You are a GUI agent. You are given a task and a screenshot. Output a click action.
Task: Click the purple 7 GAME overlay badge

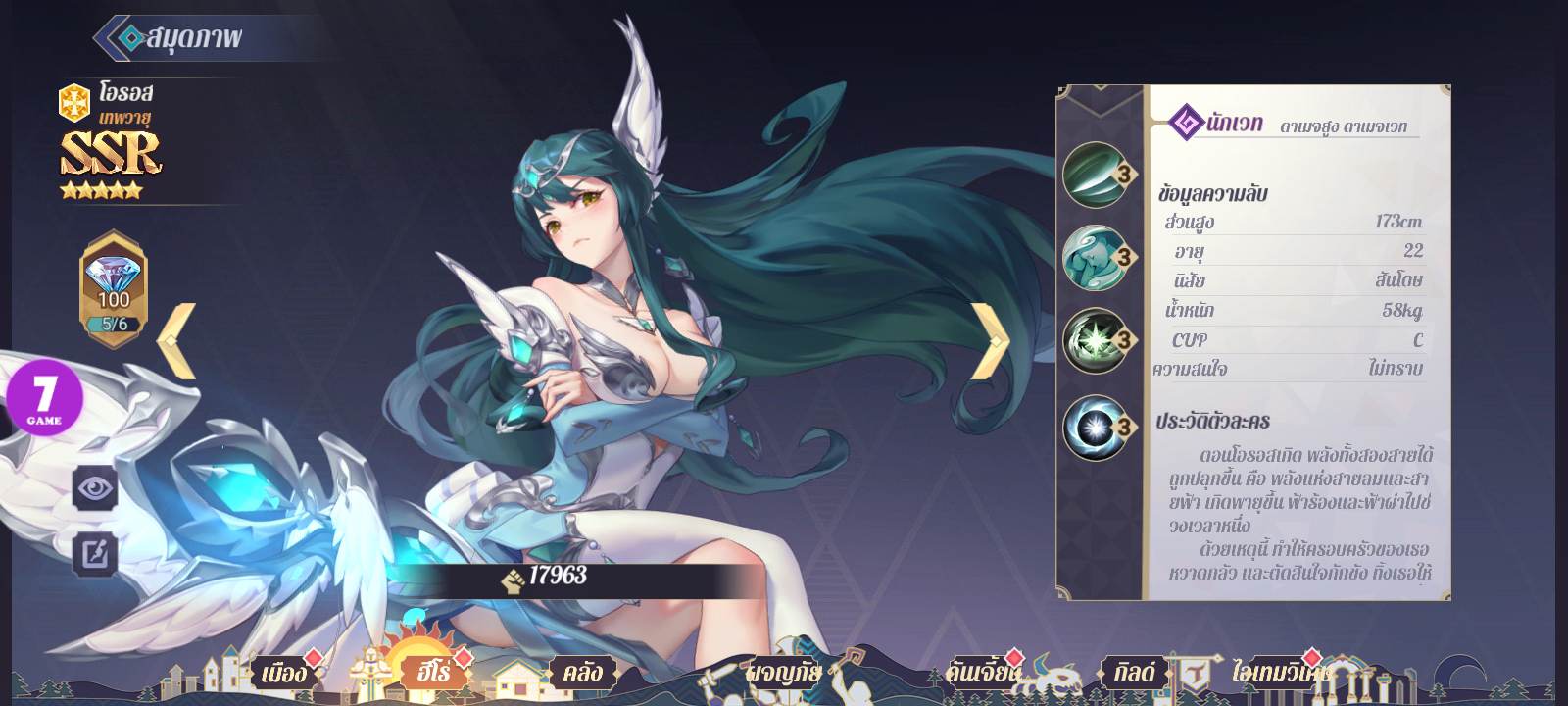pos(44,399)
